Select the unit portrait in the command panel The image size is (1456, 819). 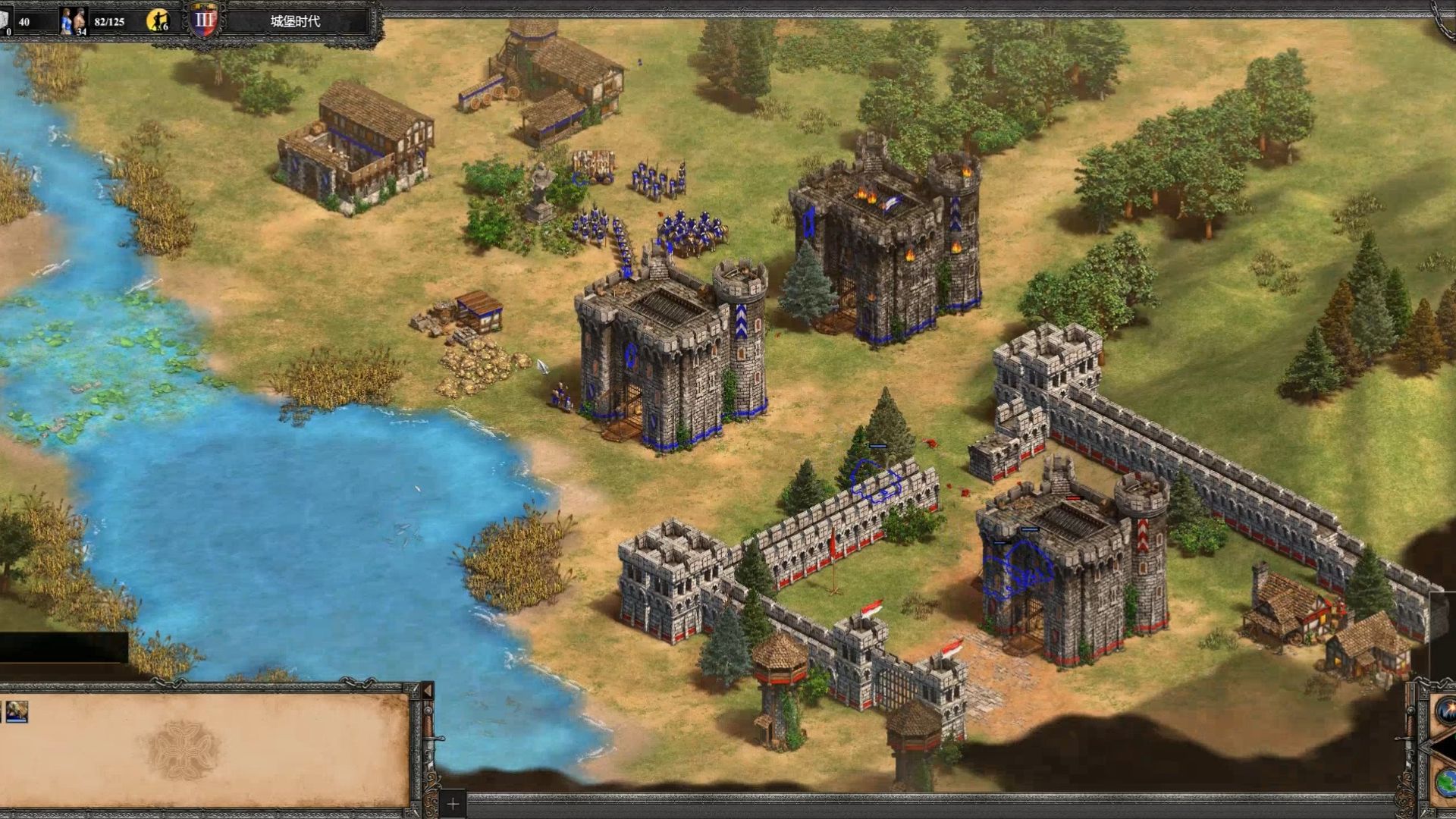tap(17, 711)
